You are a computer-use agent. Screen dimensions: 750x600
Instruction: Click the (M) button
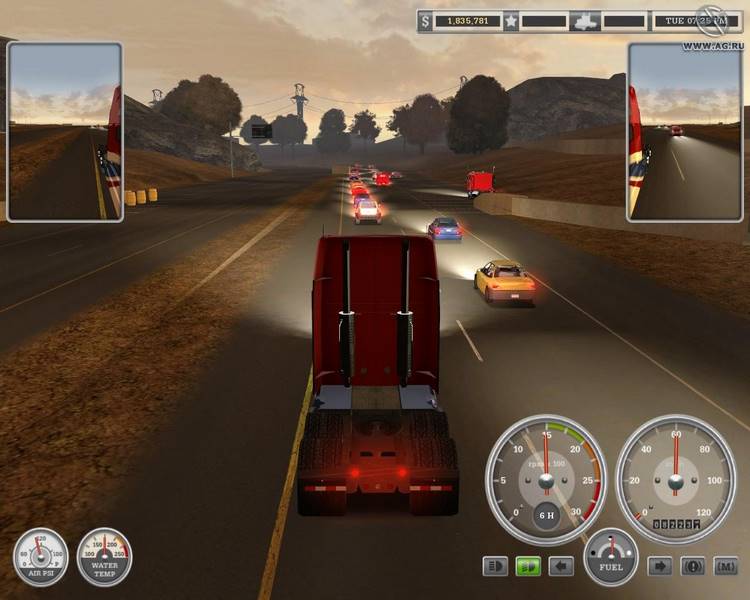[x=725, y=567]
